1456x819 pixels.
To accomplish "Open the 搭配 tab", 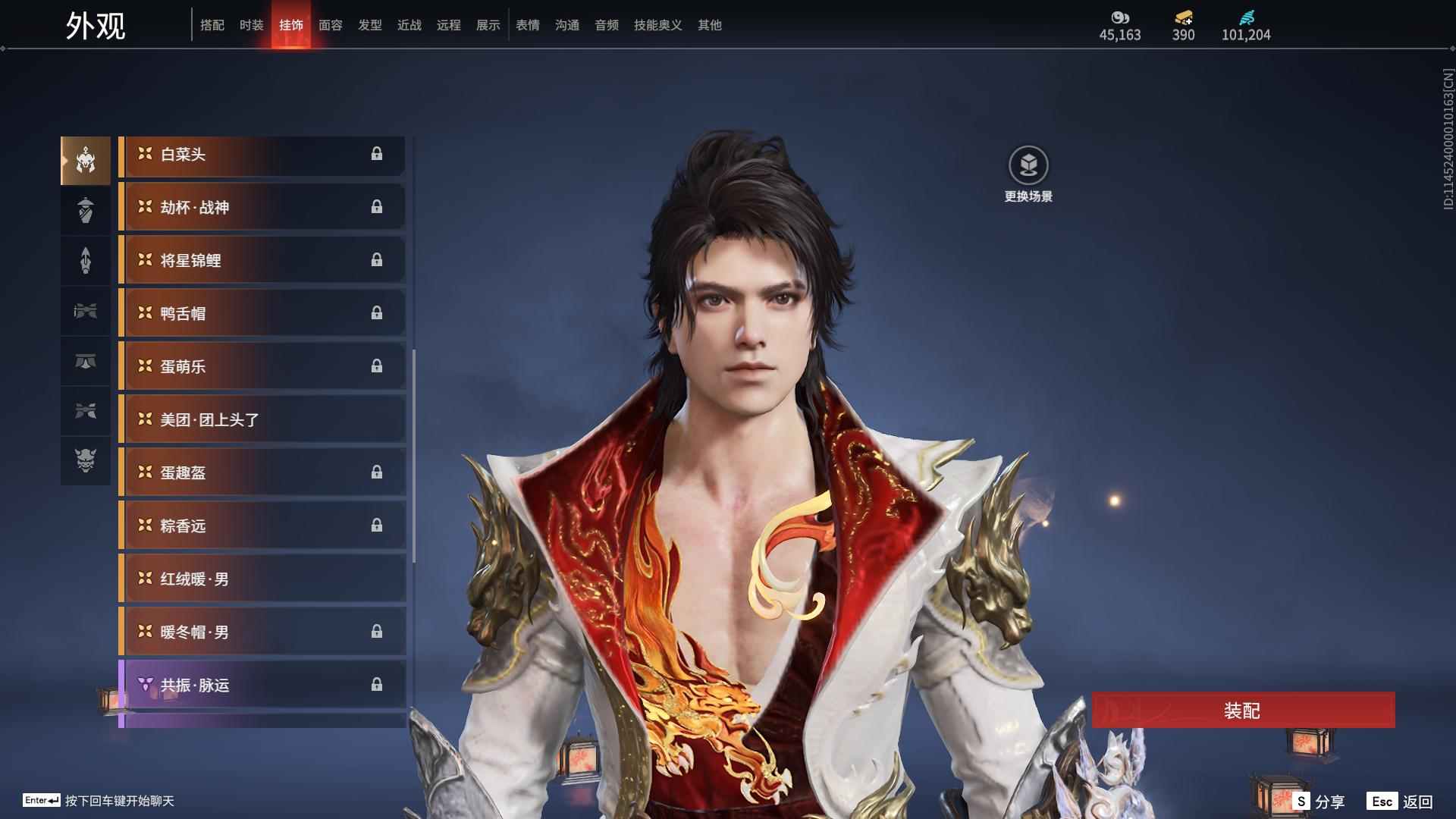I will (x=212, y=25).
